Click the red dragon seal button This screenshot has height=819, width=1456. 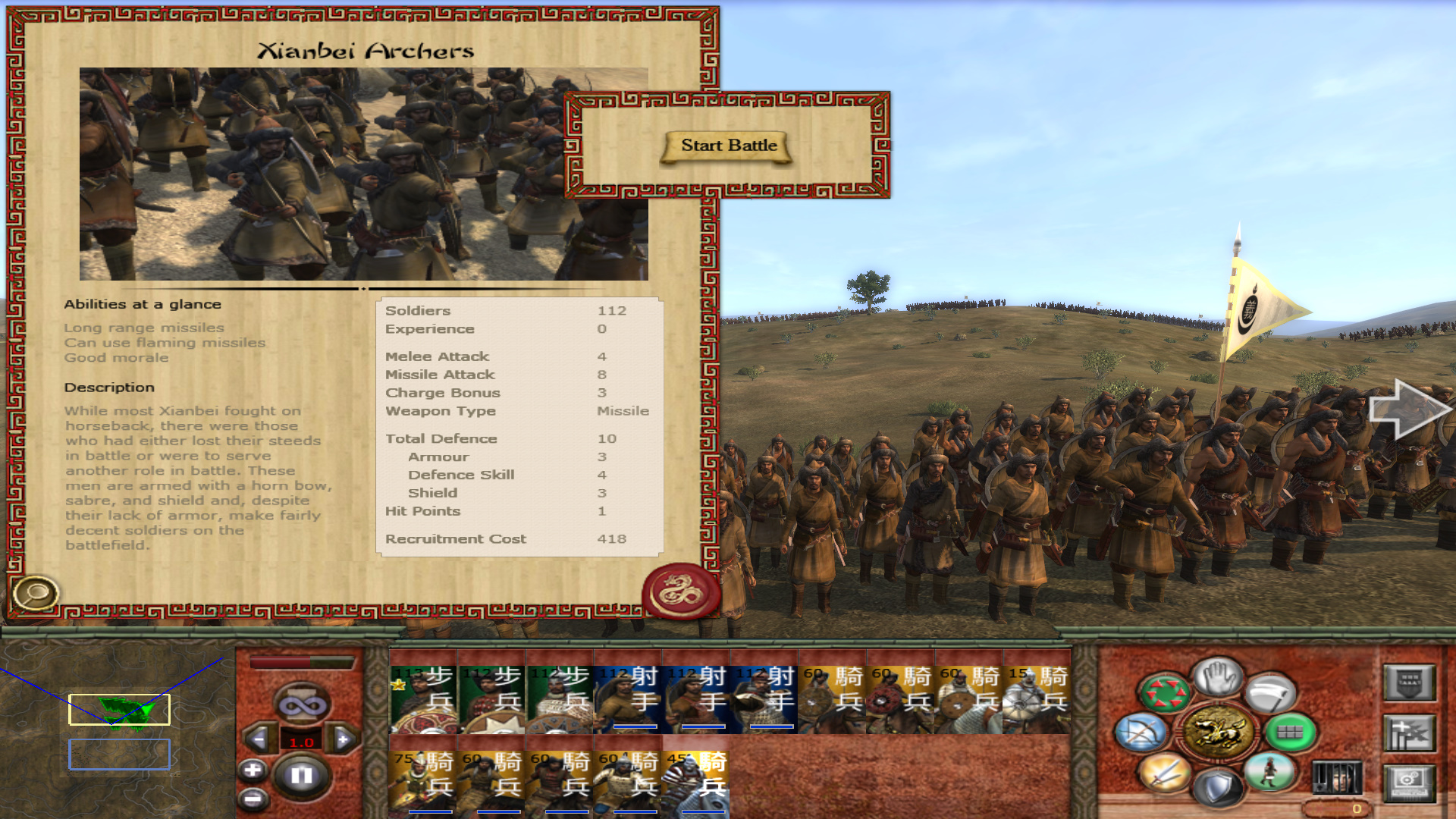tap(681, 591)
